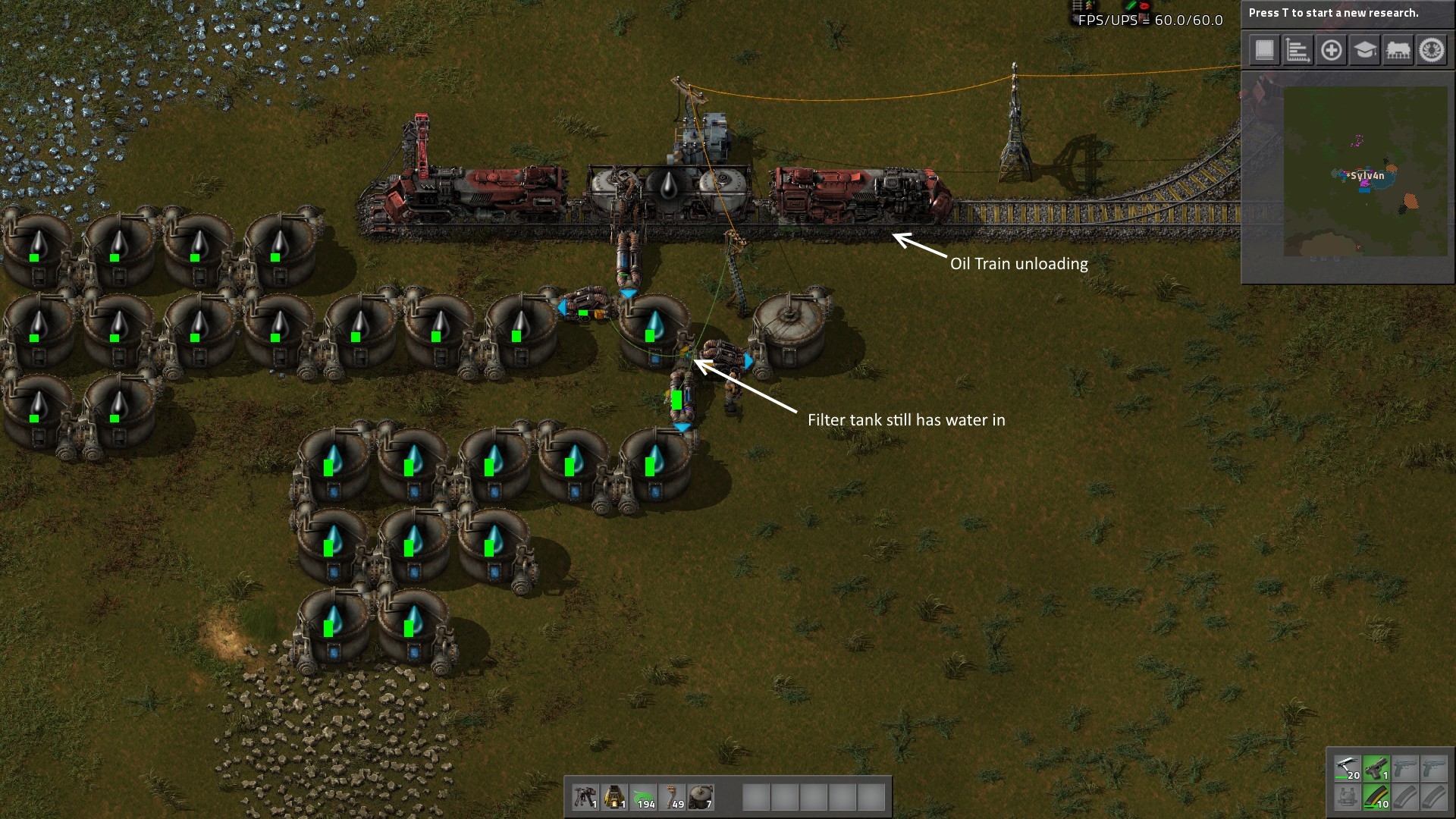Open the trains overview locomotive button

tap(1398, 51)
